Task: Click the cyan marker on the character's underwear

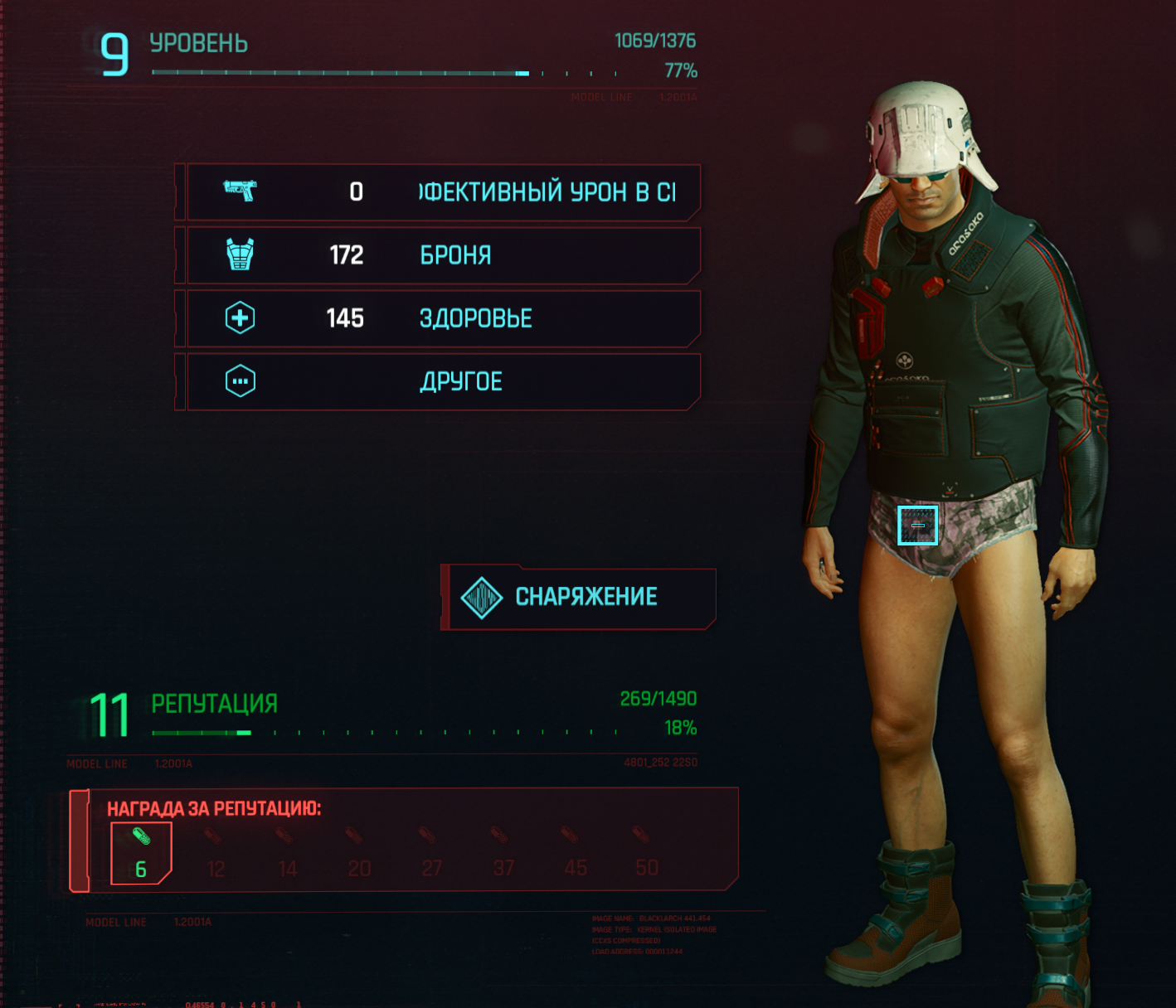Action: pos(917,526)
